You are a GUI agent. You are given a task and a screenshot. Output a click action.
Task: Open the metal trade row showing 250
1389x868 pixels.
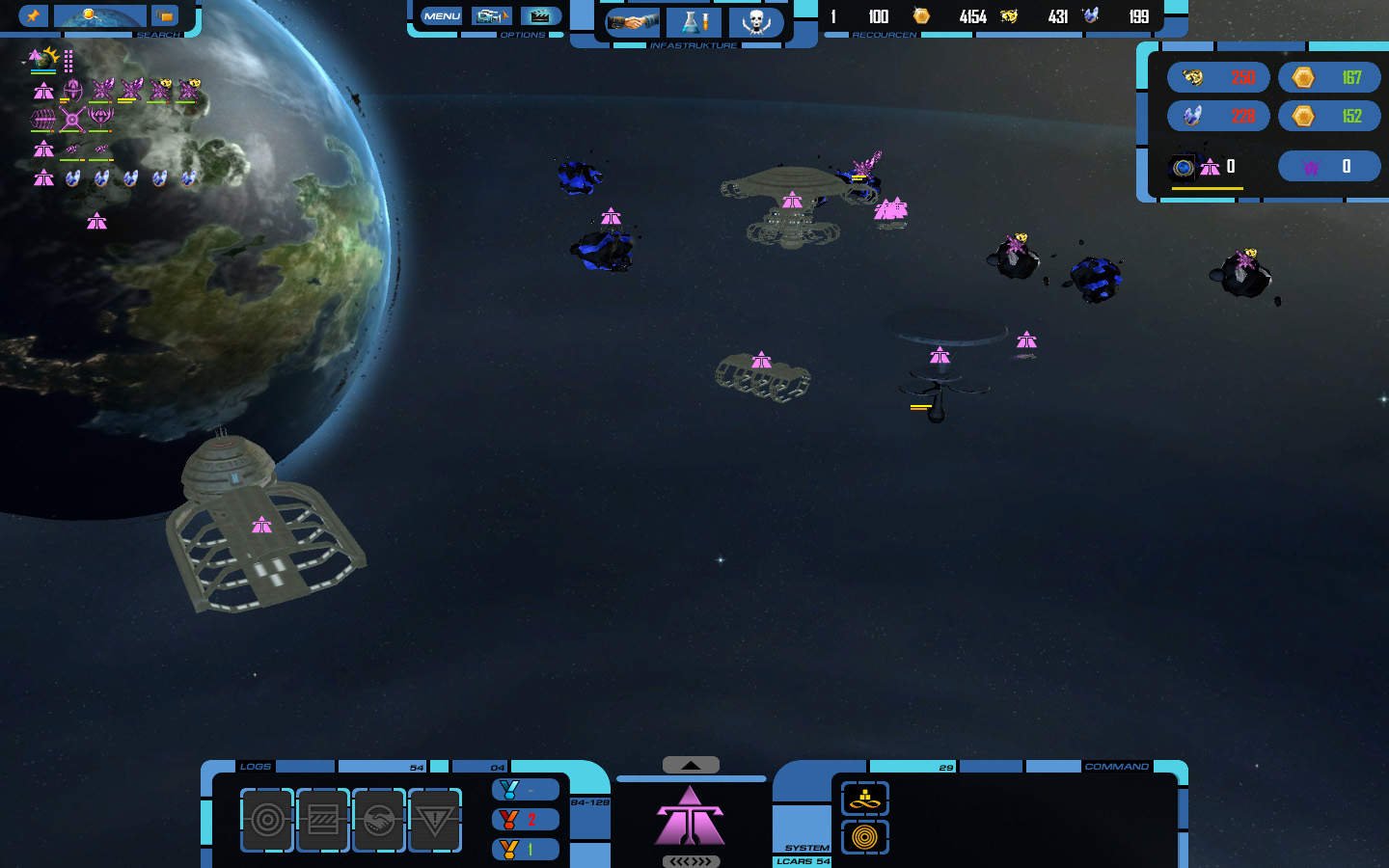(x=1218, y=77)
